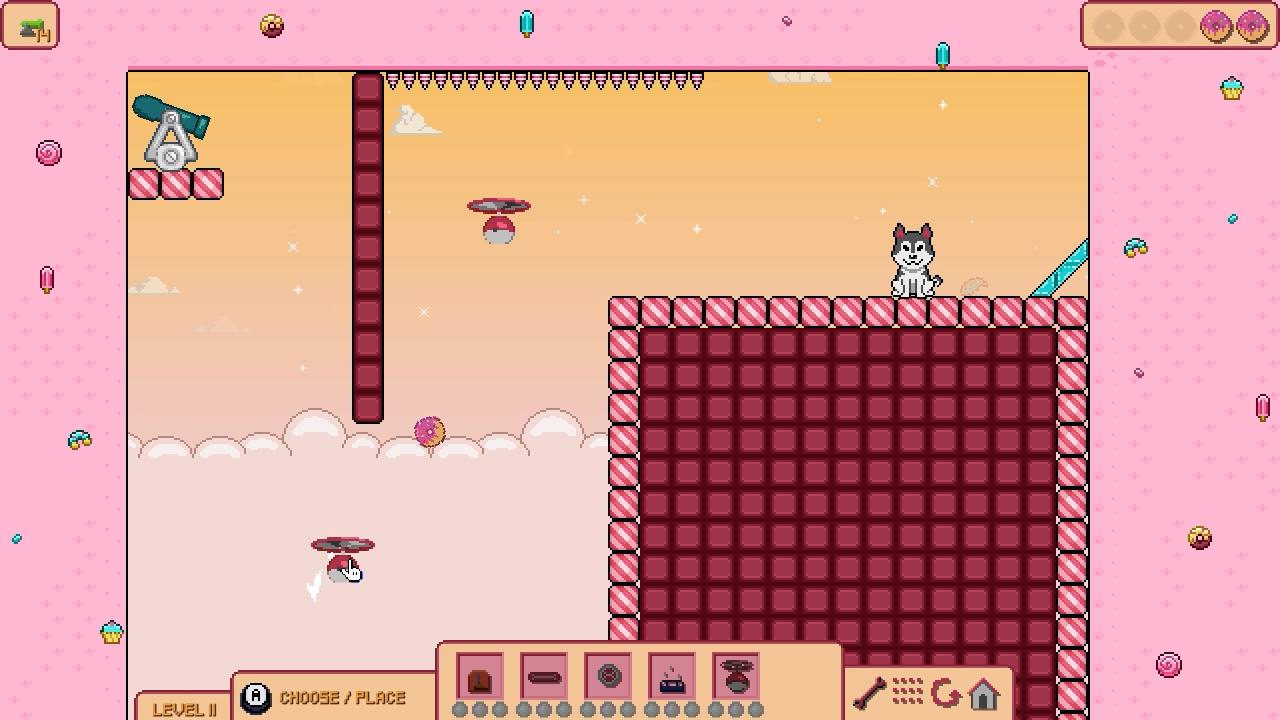Click the husky dog on the candy wall

point(913,258)
